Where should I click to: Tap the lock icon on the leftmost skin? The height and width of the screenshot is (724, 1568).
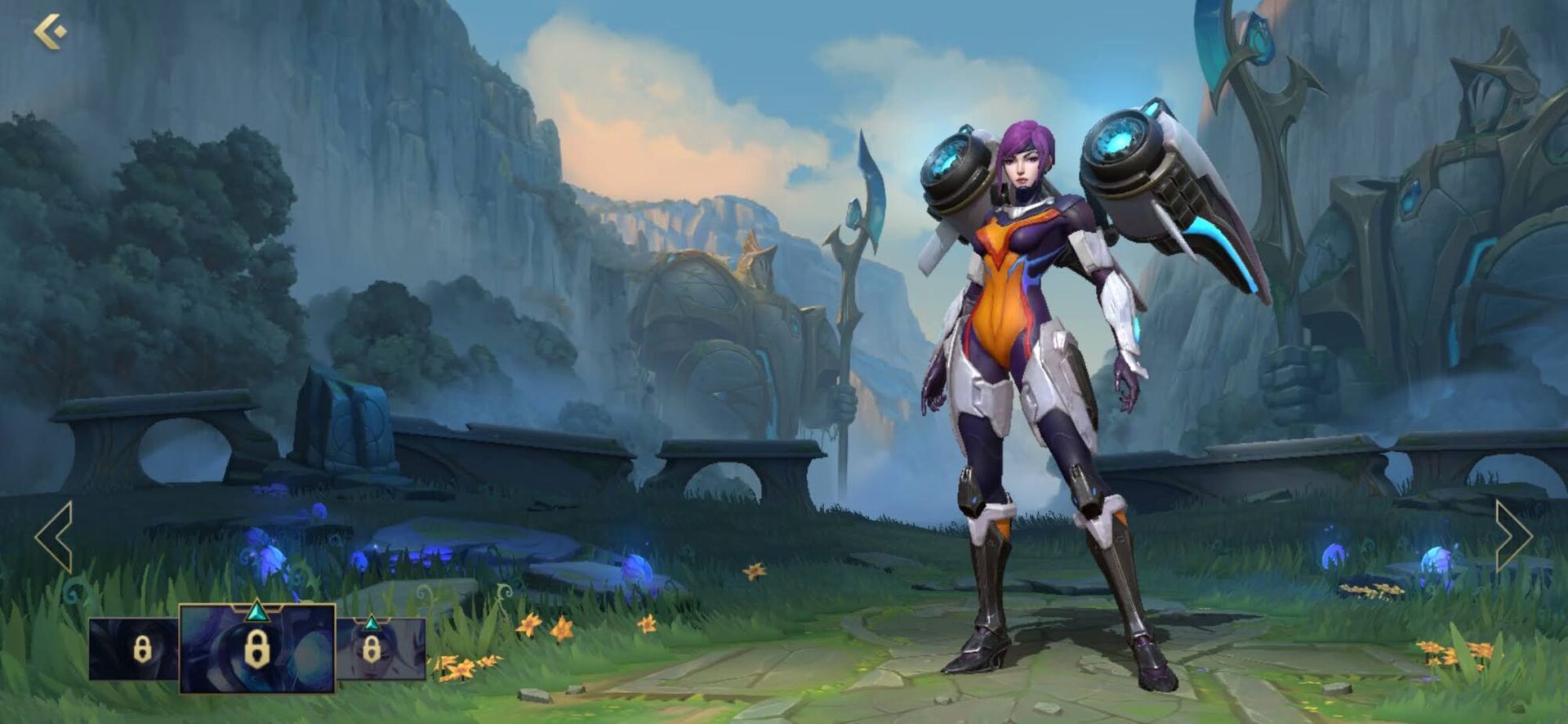pos(143,649)
